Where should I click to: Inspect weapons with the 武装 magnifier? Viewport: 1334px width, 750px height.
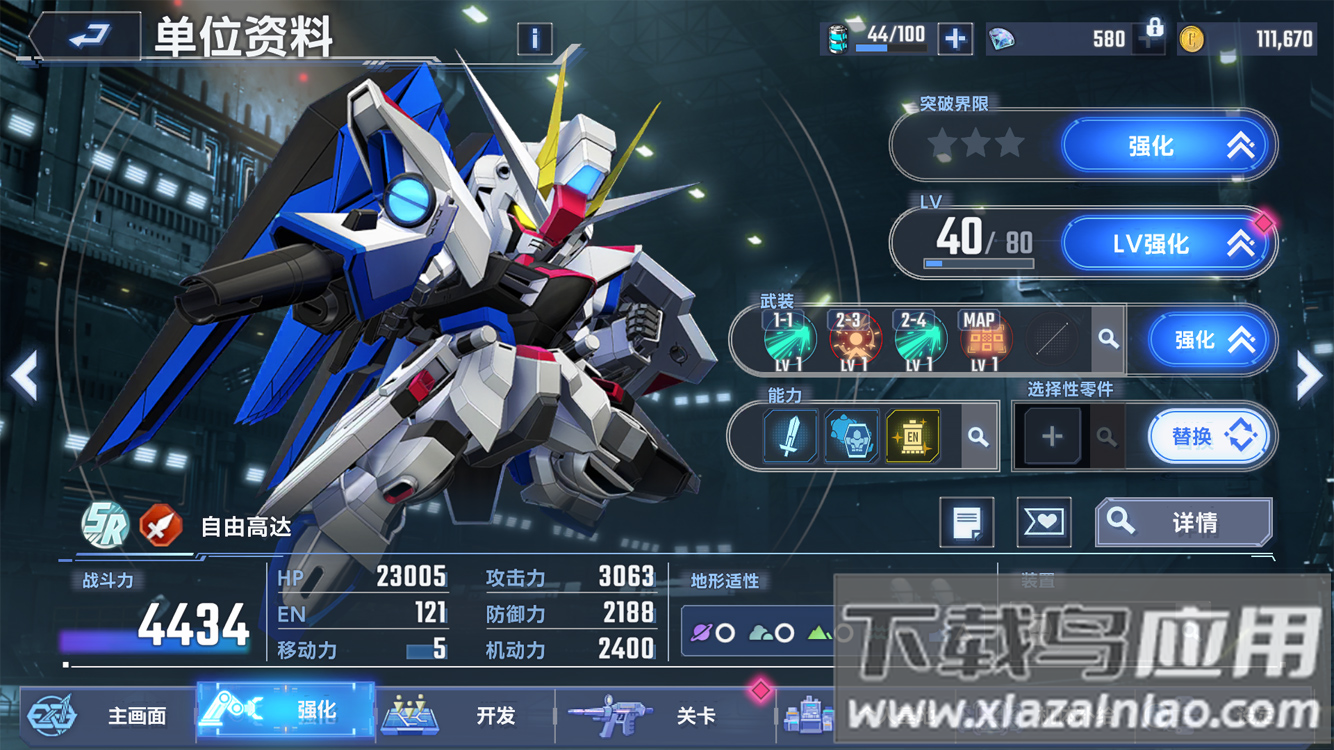1108,339
